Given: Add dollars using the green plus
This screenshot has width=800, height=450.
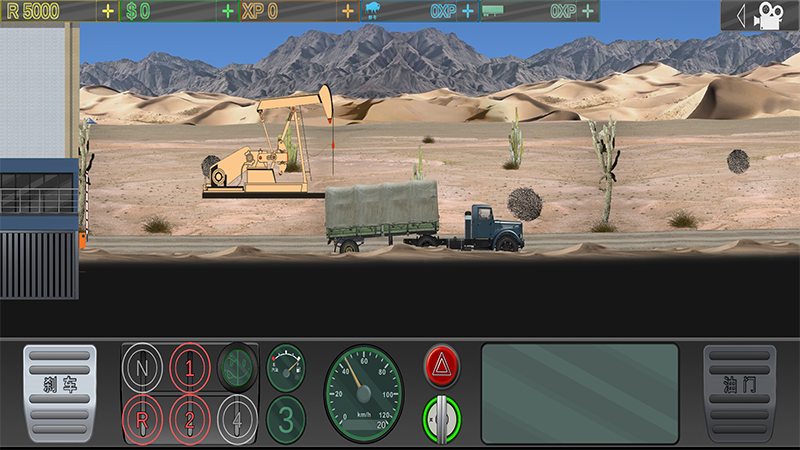Looking at the screenshot, I should click(228, 11).
